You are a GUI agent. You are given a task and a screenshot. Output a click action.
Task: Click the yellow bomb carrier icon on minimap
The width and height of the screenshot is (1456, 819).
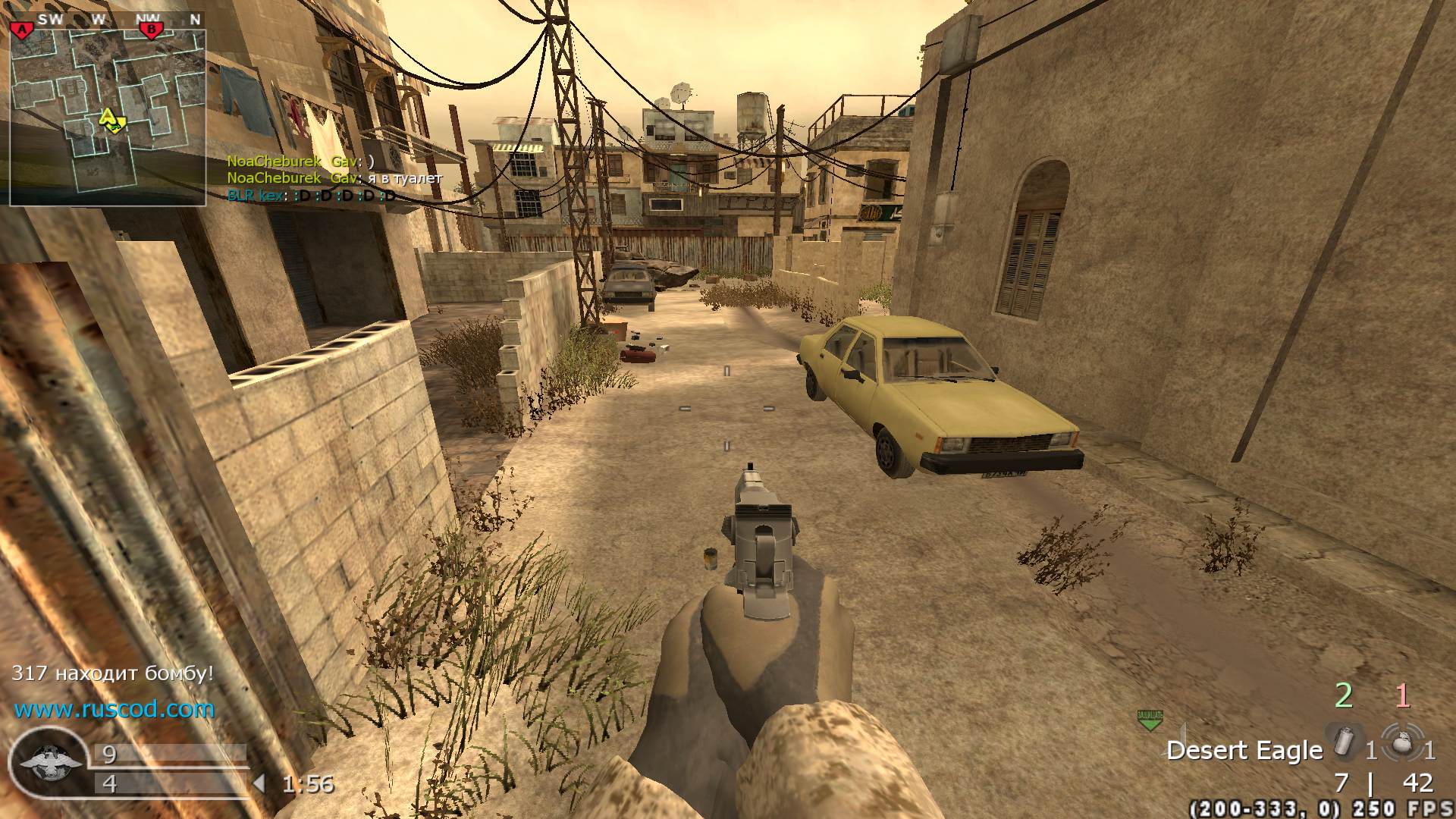coord(118,125)
